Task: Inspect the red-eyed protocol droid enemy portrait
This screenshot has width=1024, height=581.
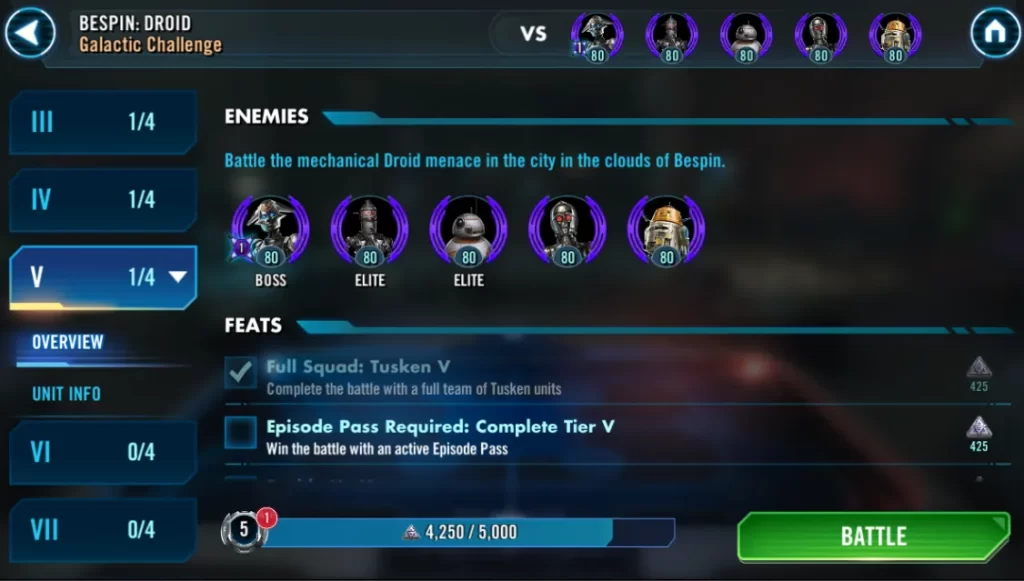Action: (567, 231)
